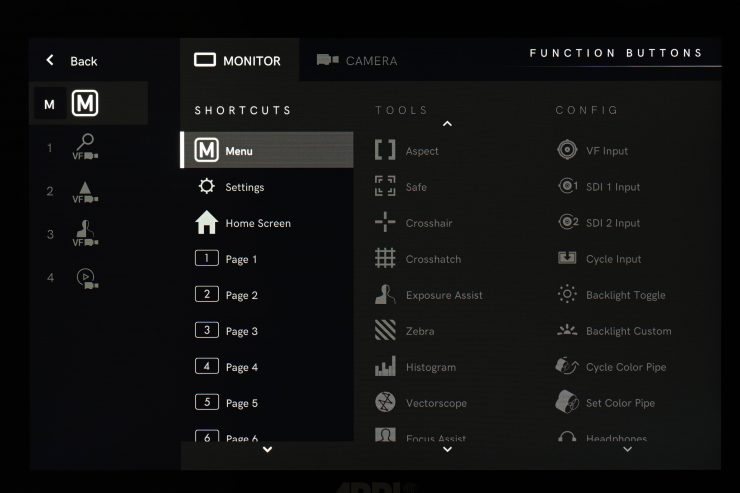
Task: Select the Home Screen shortcut
Action: [x=257, y=223]
